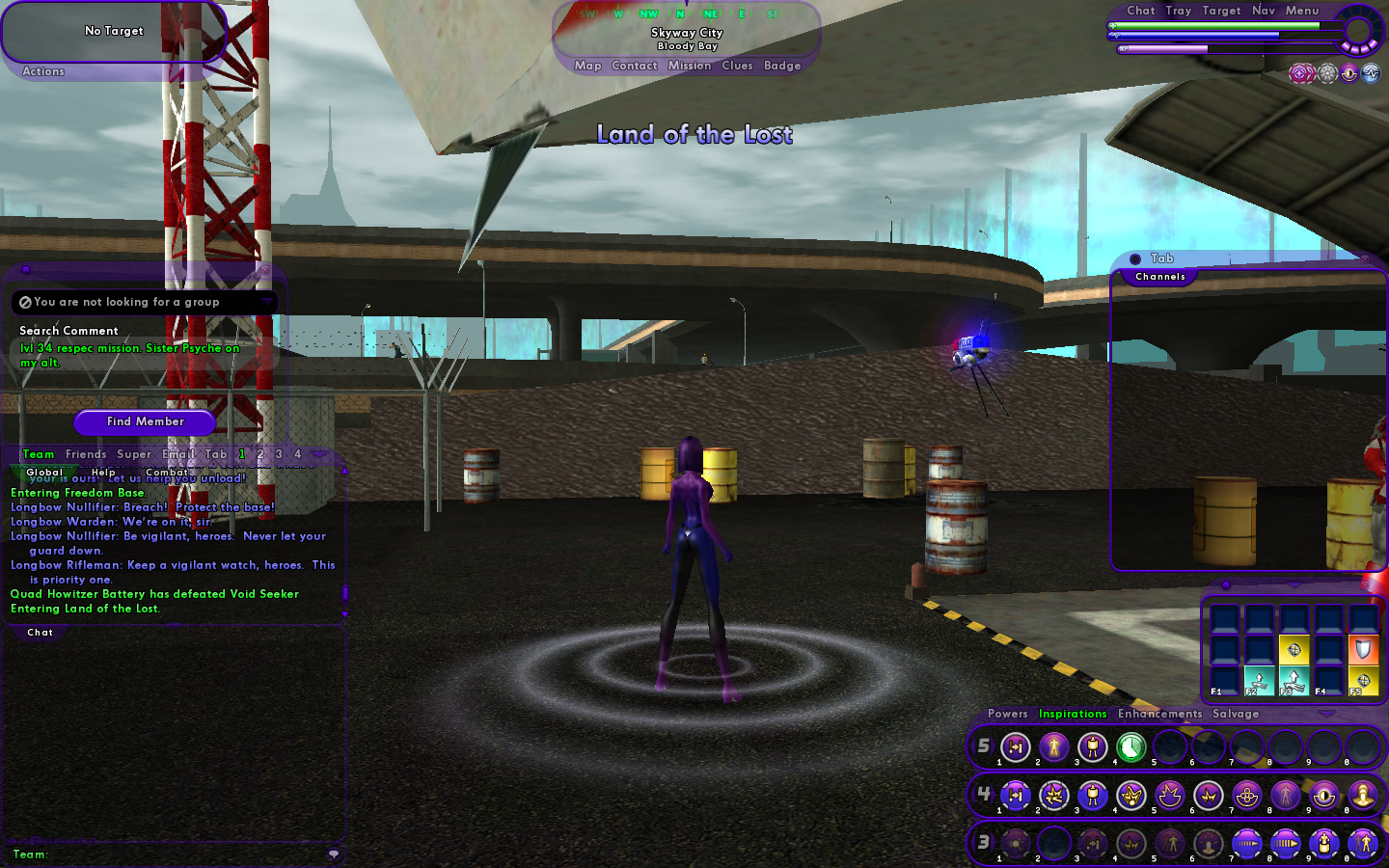The height and width of the screenshot is (868, 1389).
Task: Open the Map from the navigation bar
Action: (x=587, y=66)
